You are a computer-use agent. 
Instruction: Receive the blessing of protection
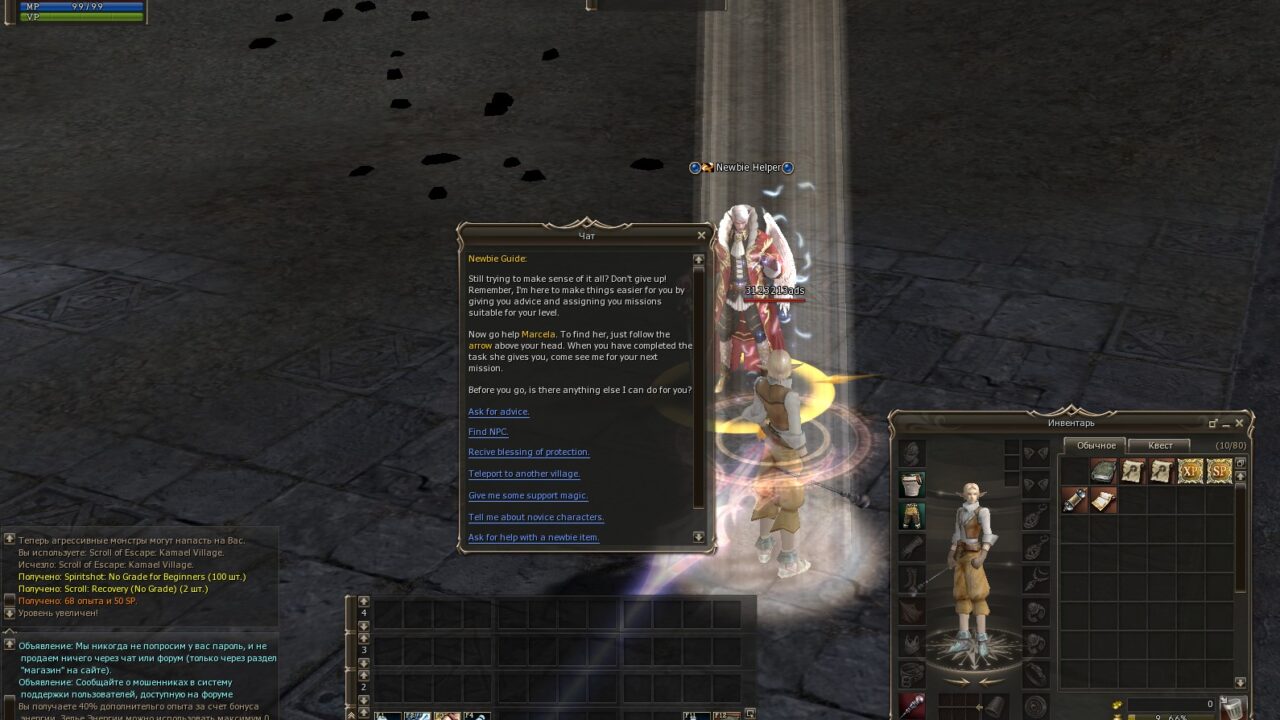point(529,452)
